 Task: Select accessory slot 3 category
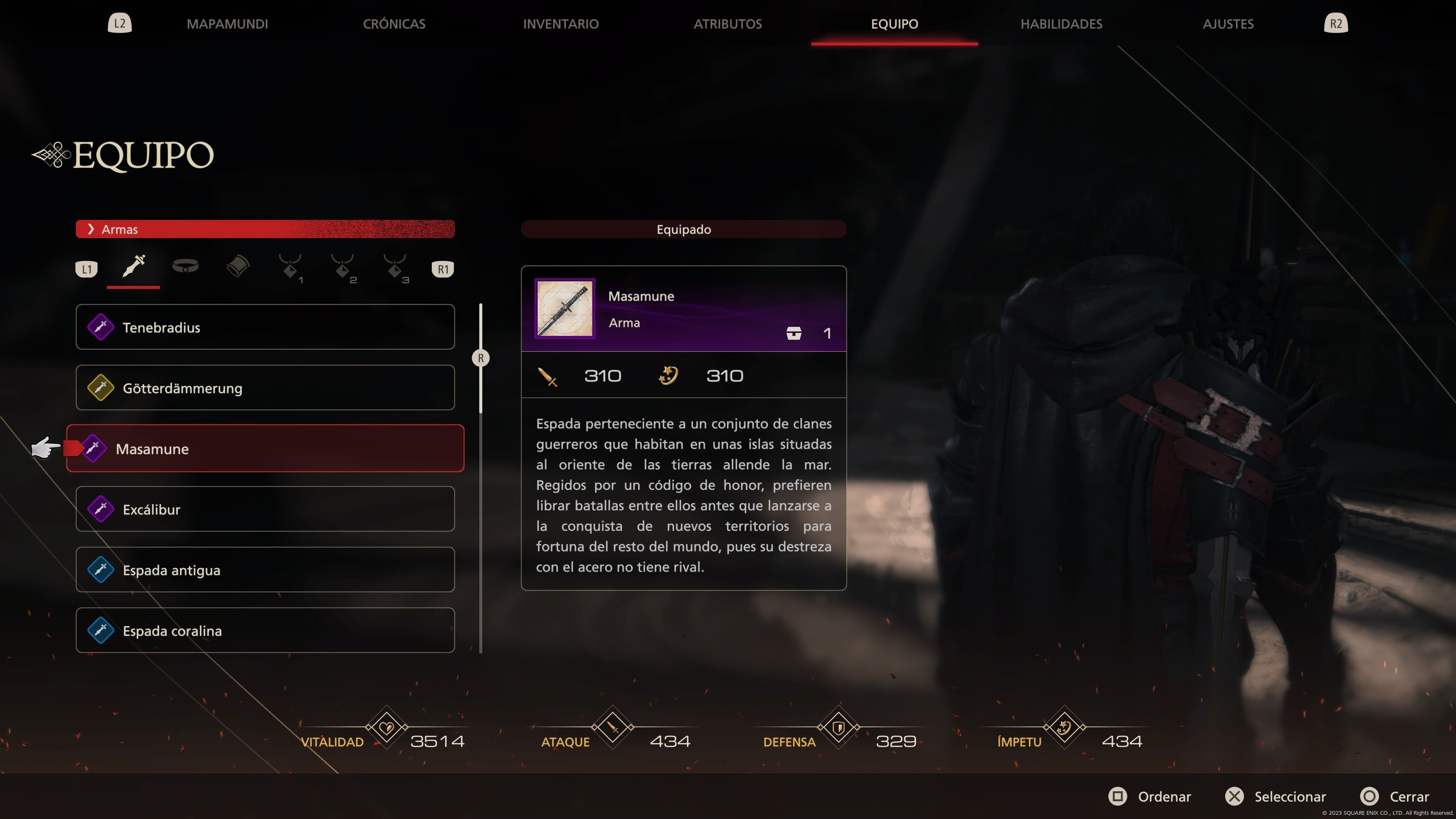point(395,267)
